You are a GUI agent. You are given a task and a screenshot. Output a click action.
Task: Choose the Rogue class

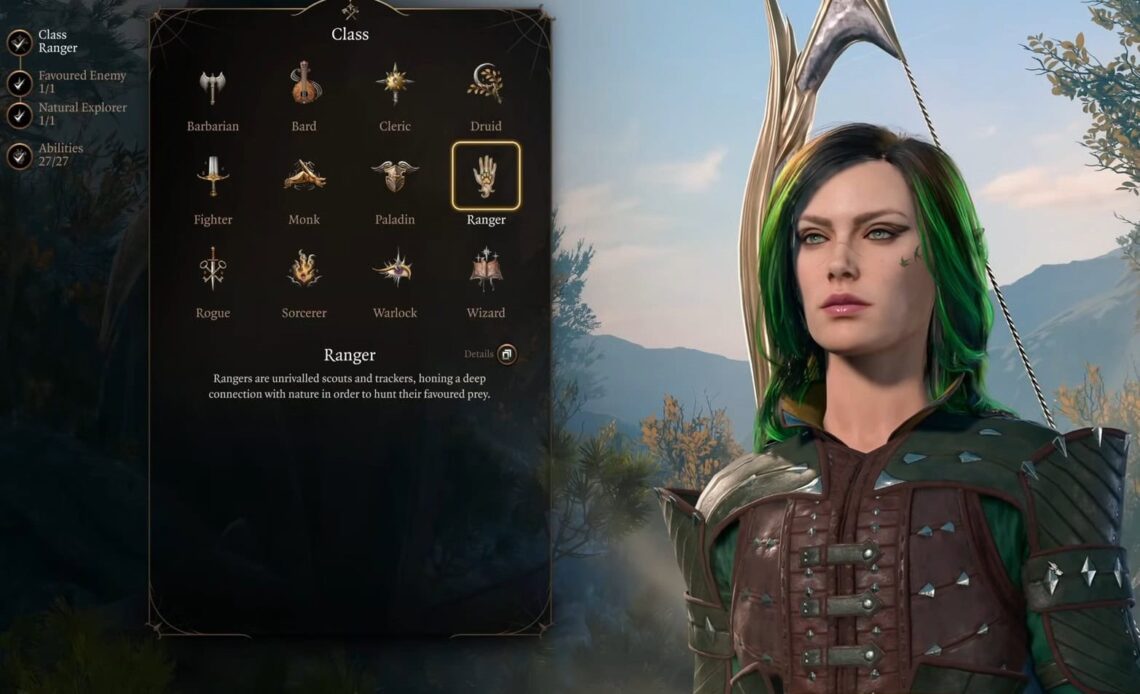pyautogui.click(x=212, y=270)
